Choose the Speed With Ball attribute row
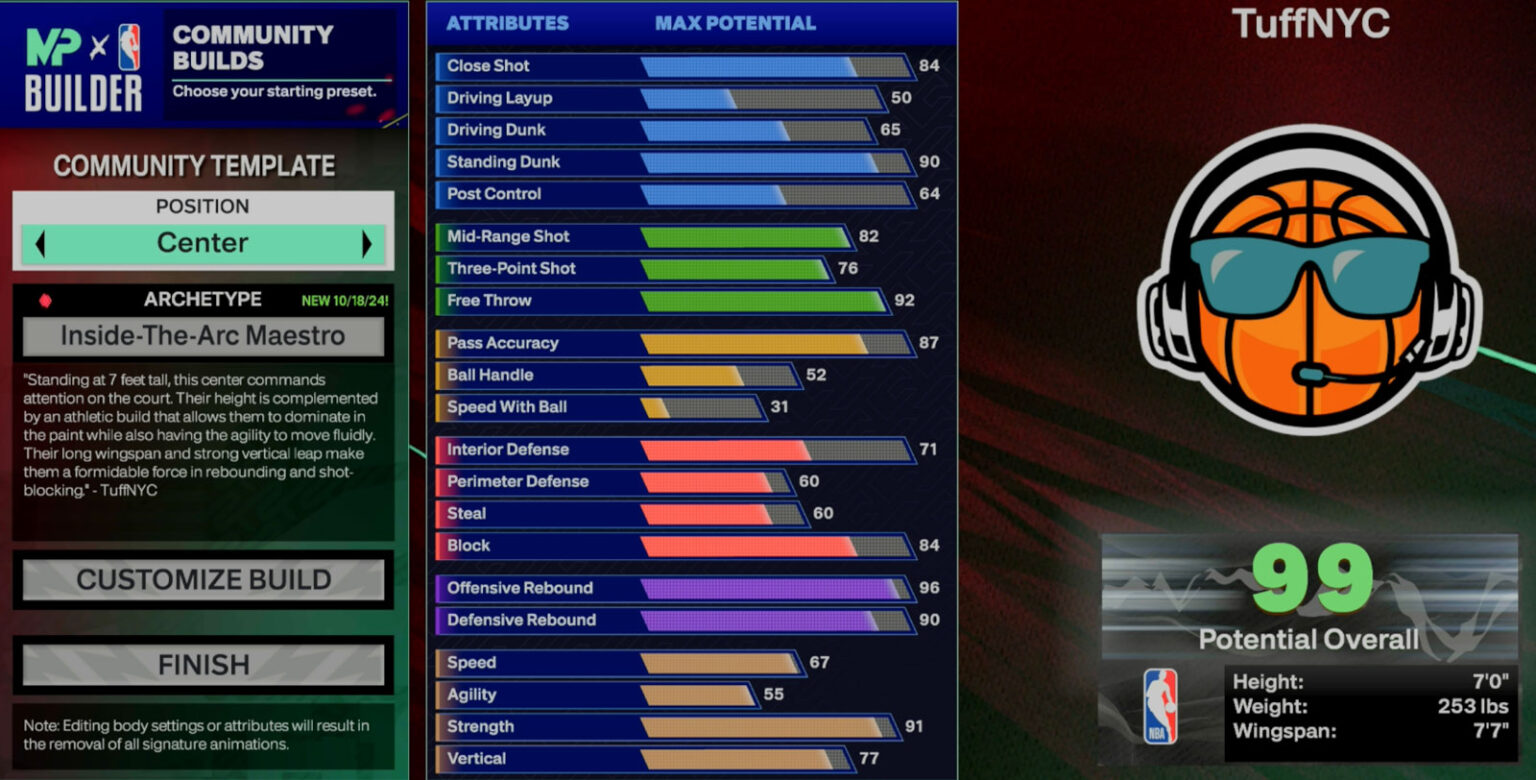Image resolution: width=1536 pixels, height=780 pixels. click(x=600, y=407)
